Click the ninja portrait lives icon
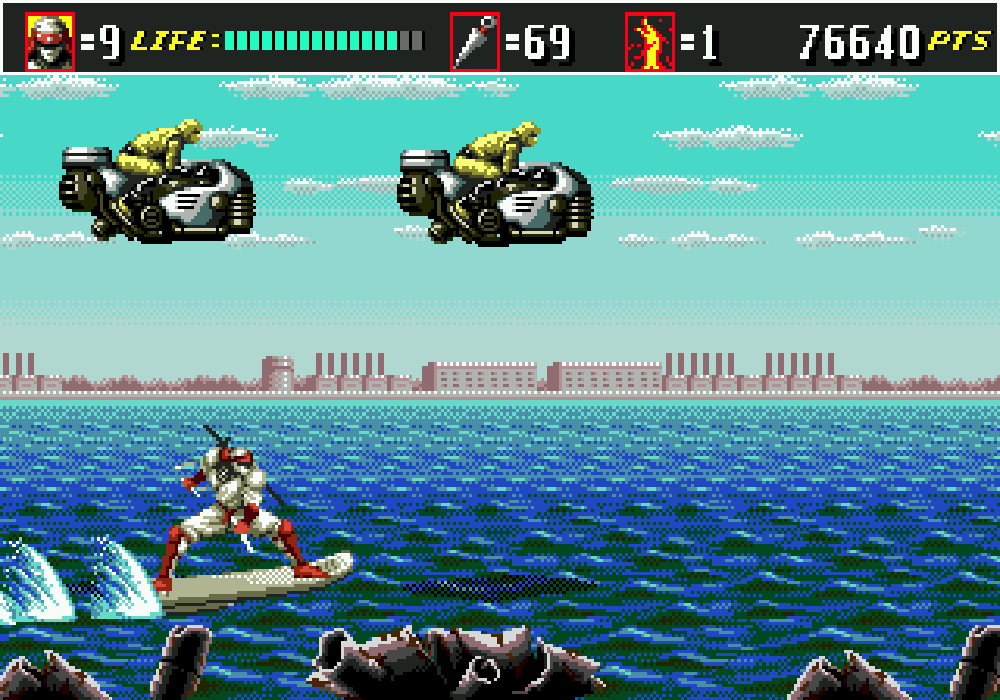 pos(50,42)
